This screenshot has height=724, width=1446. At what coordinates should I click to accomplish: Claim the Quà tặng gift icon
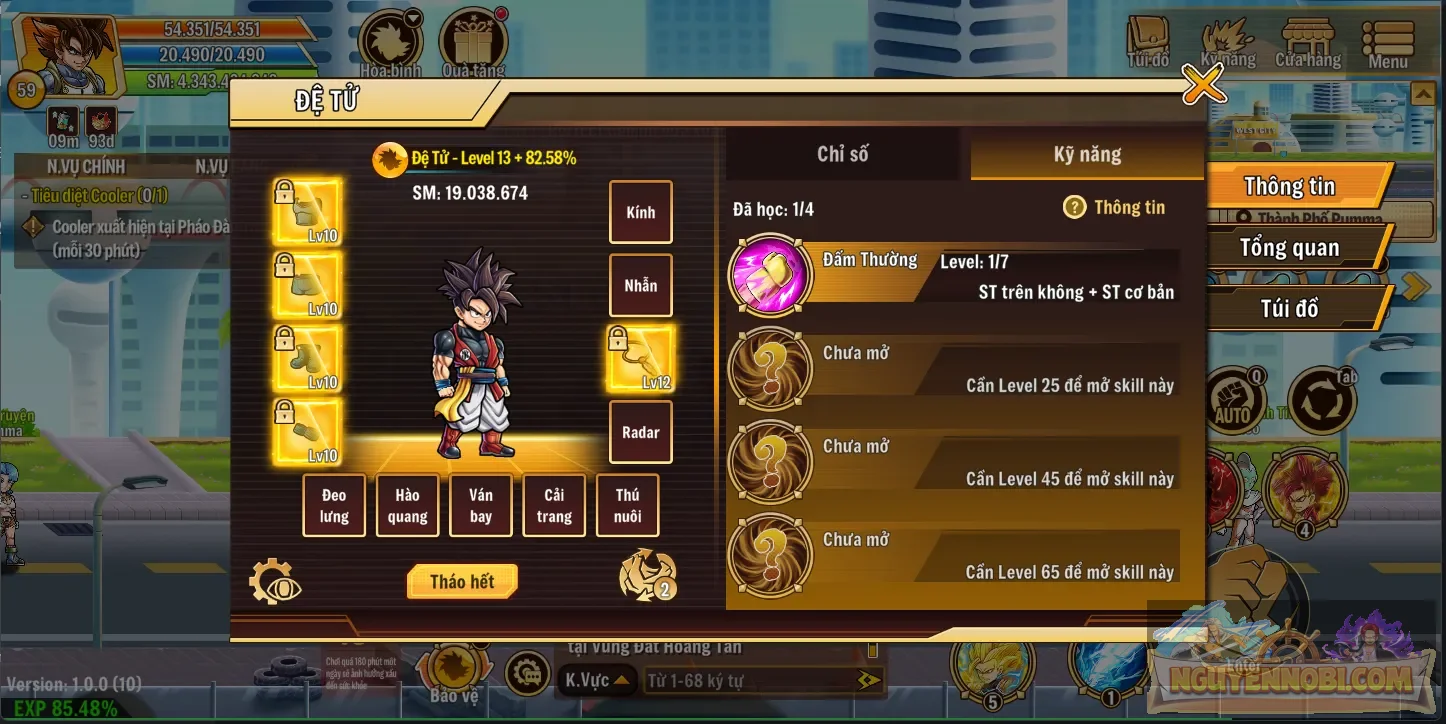coord(472,38)
